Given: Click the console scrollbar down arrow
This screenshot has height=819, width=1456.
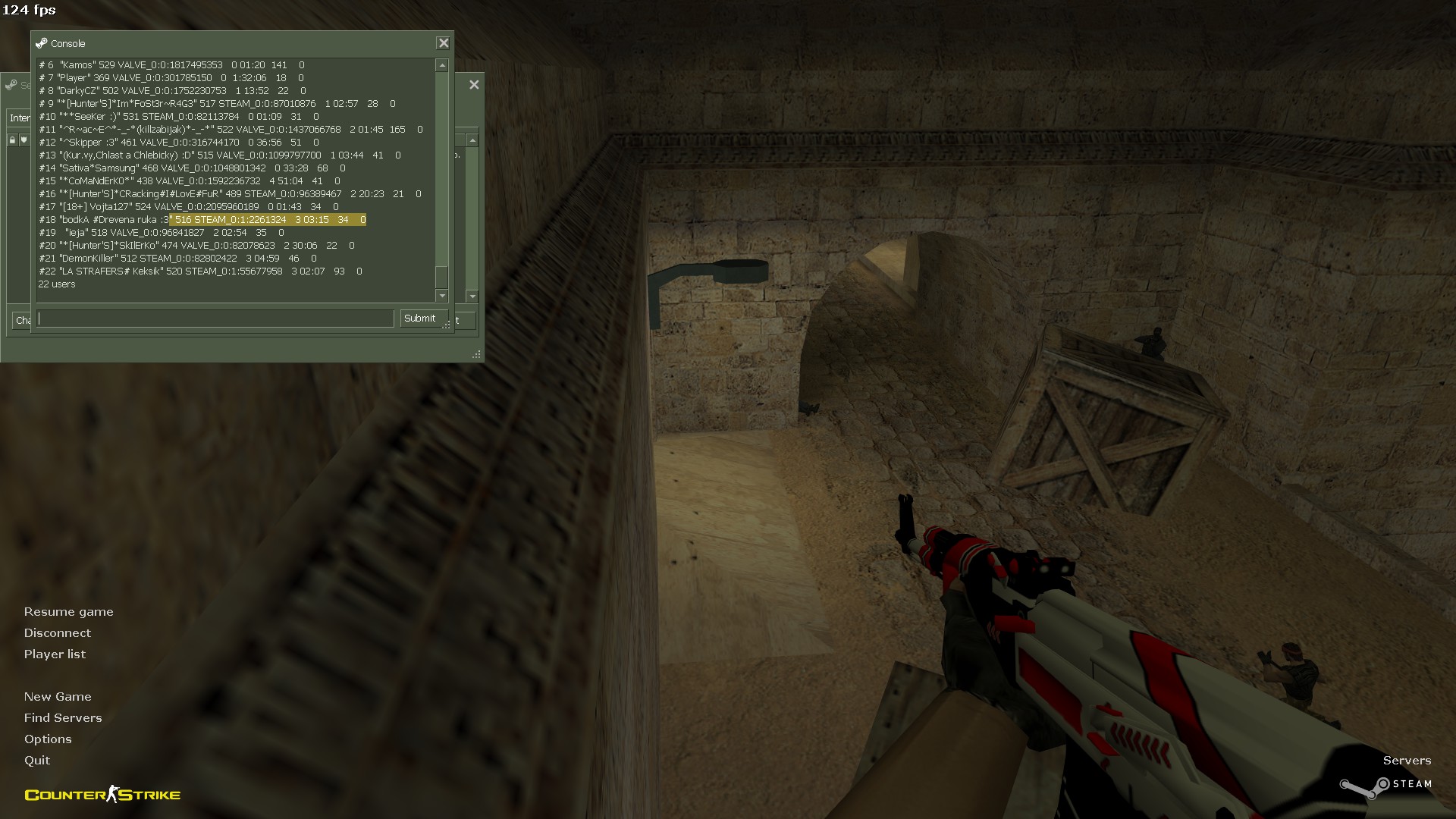Looking at the screenshot, I should [442, 295].
